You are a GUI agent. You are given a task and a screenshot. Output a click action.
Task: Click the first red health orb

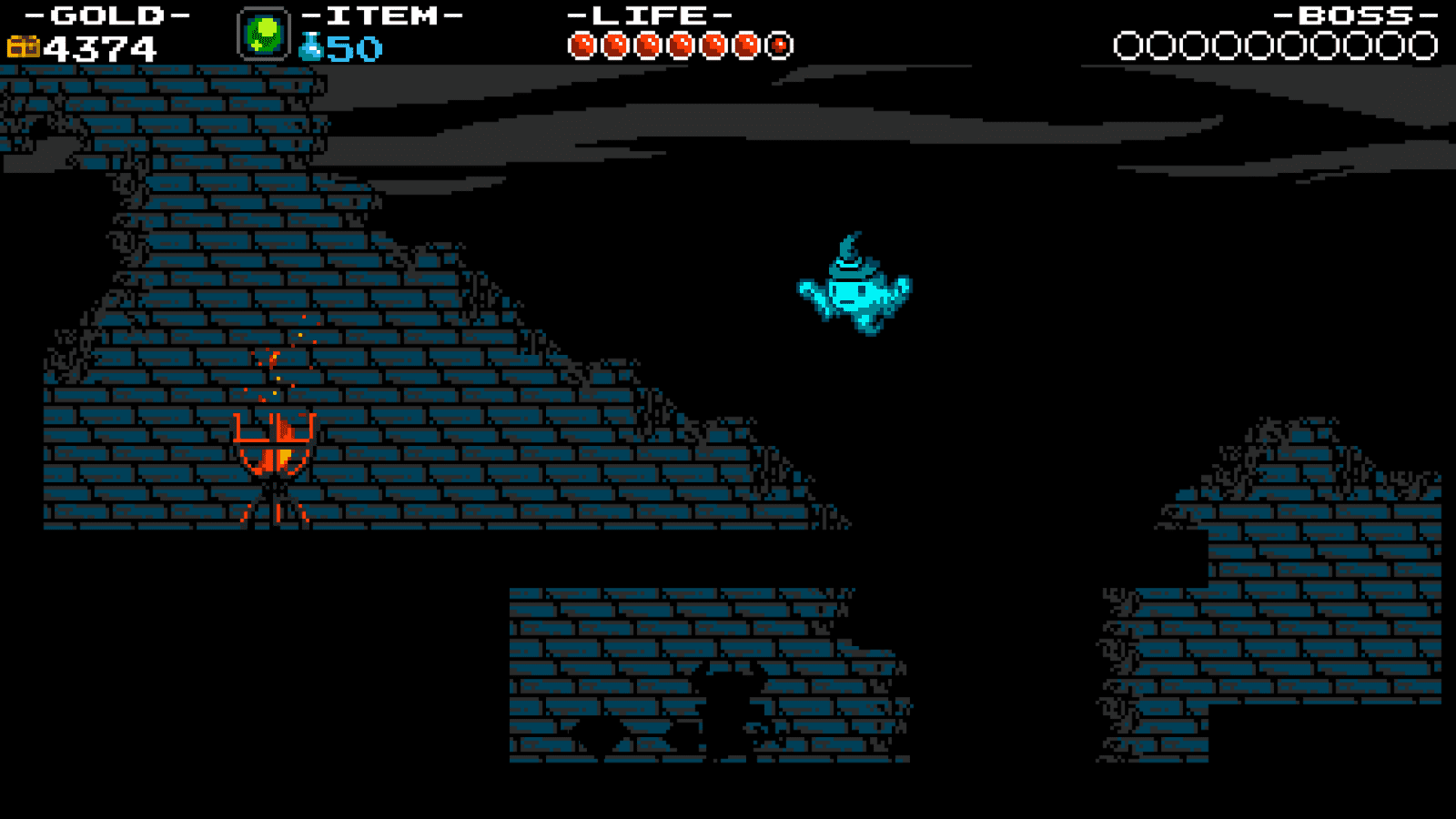(582, 42)
